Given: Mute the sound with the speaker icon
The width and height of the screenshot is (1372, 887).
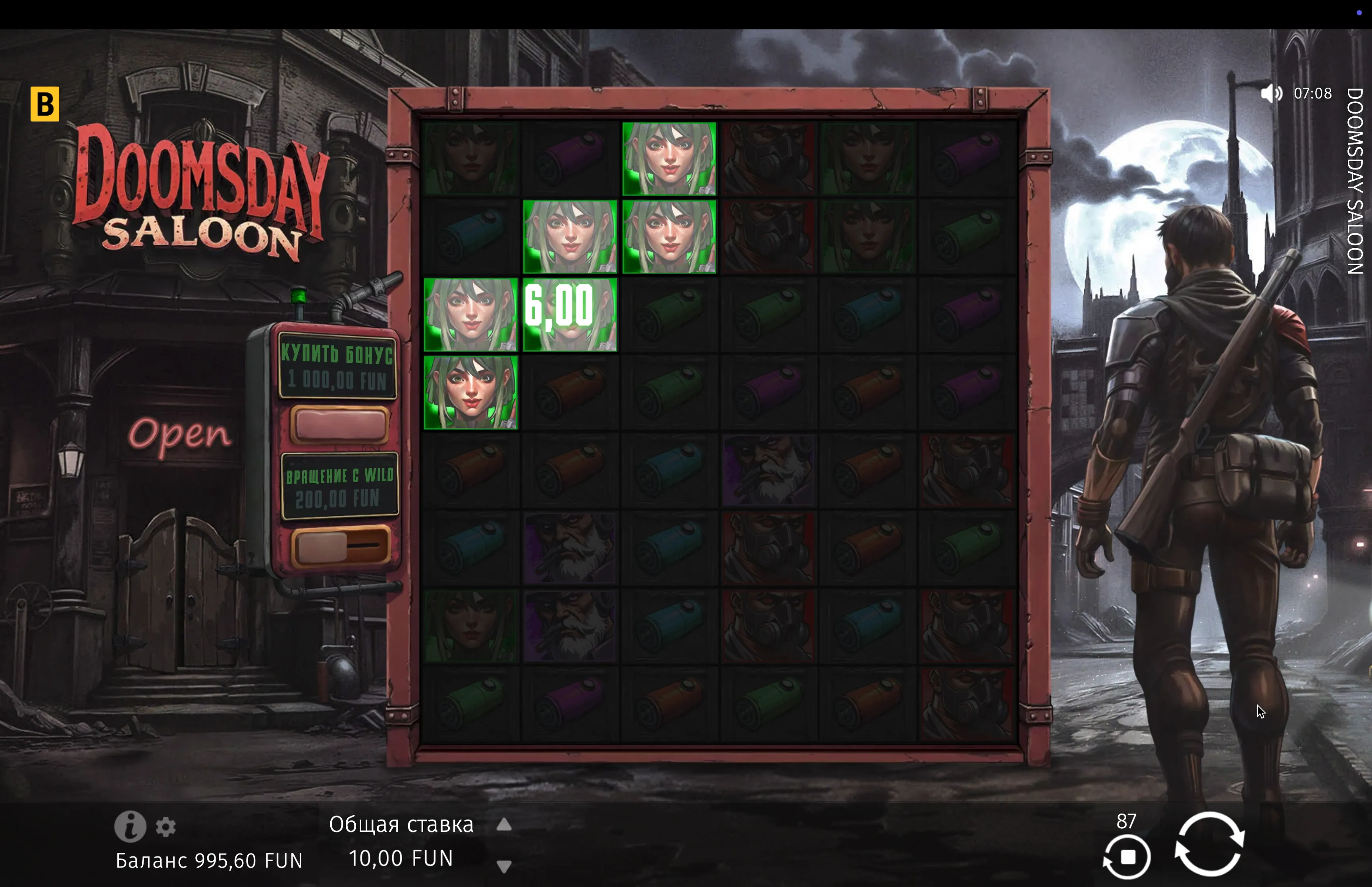Looking at the screenshot, I should click(x=1271, y=93).
